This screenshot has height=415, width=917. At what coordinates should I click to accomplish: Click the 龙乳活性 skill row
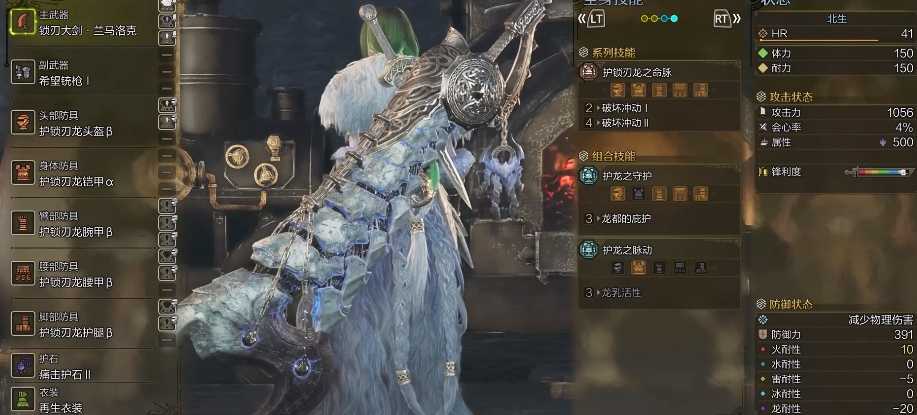[660, 292]
